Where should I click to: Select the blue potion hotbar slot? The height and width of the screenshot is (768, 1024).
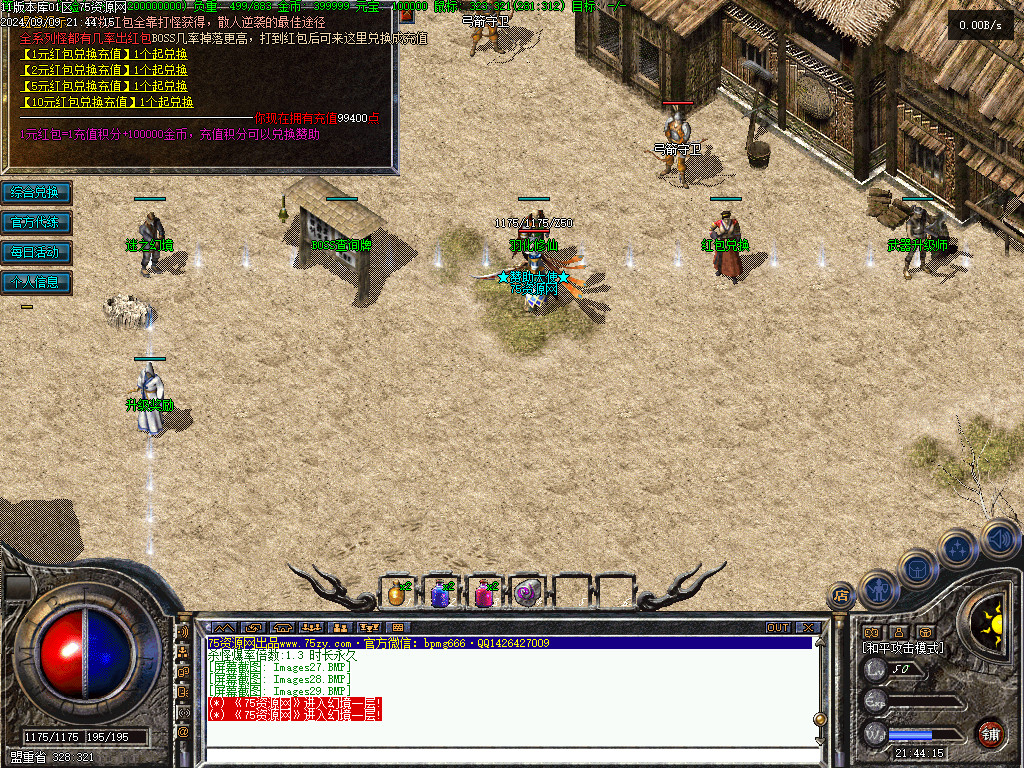coord(440,594)
